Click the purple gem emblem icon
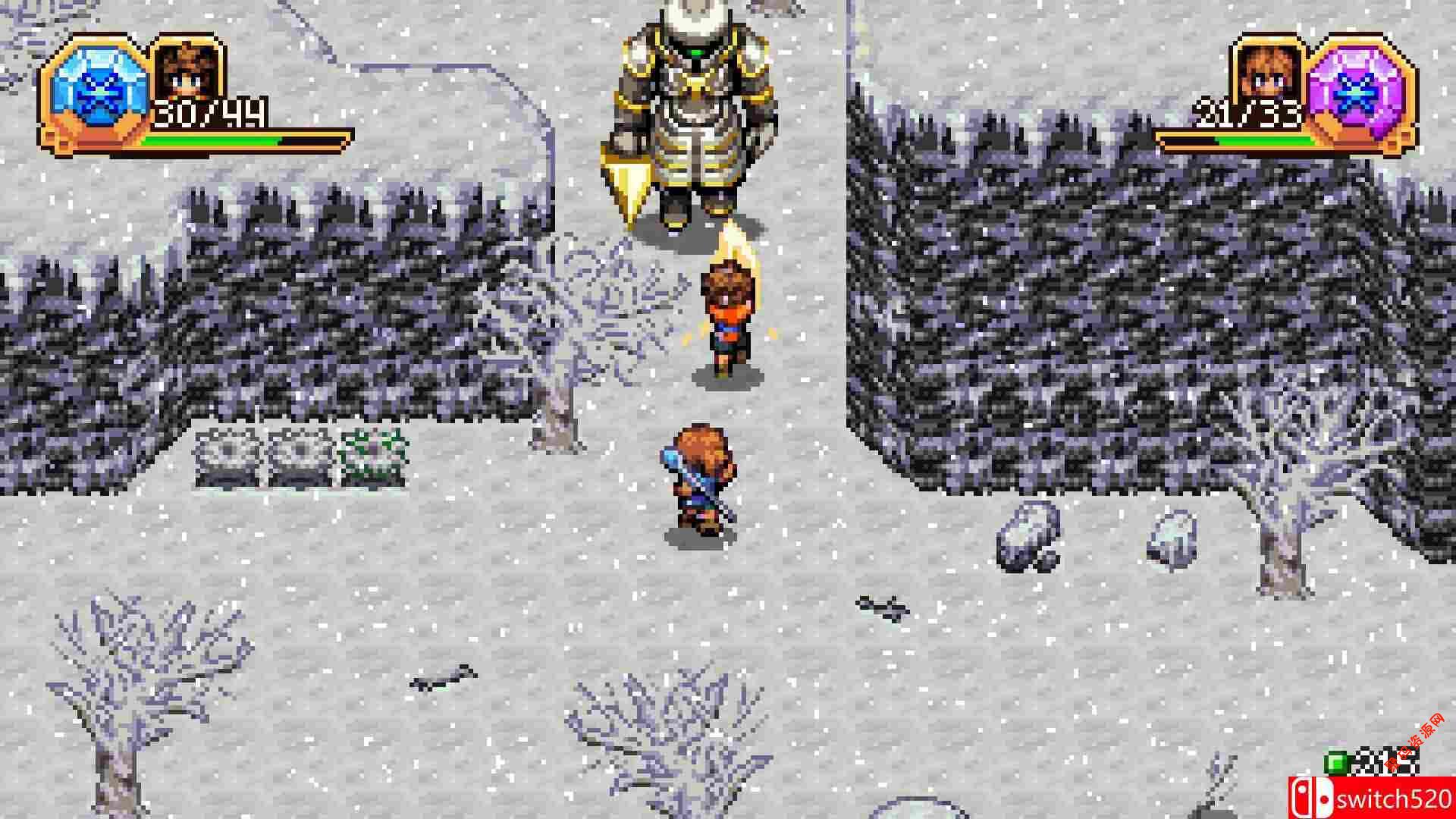Image resolution: width=1456 pixels, height=819 pixels. pos(1360,92)
